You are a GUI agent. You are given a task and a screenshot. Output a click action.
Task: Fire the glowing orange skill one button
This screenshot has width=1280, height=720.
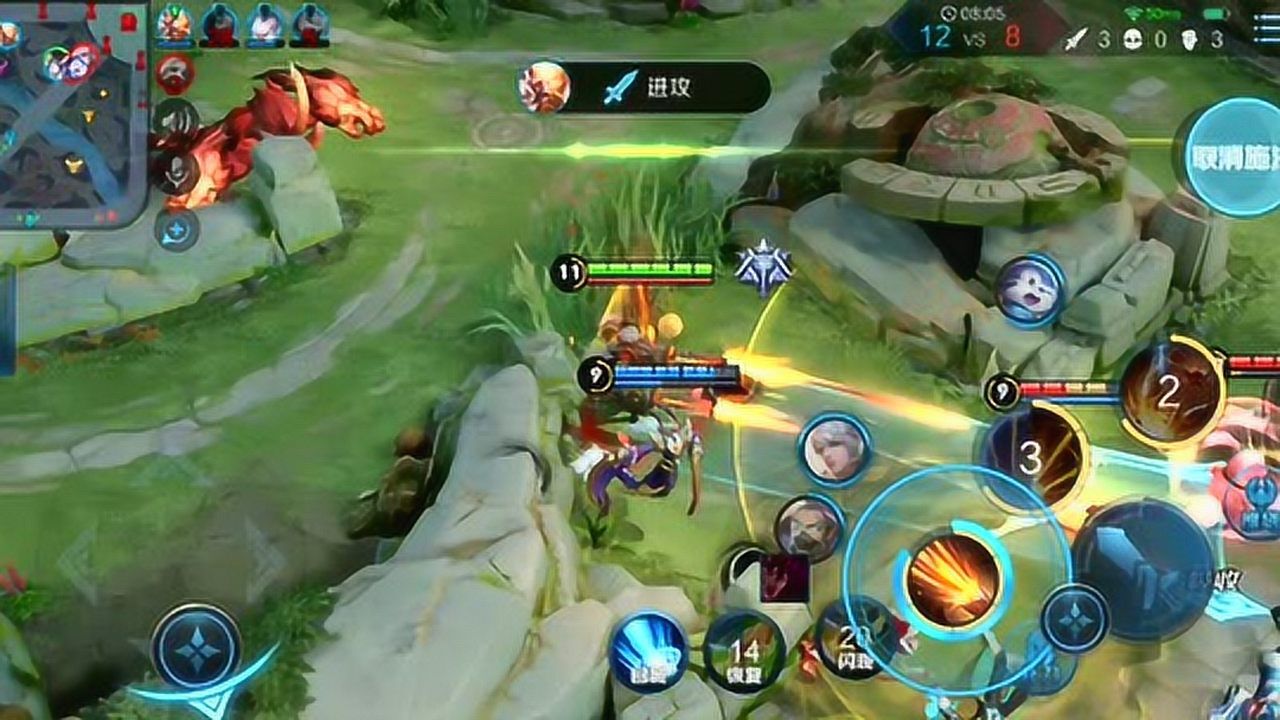952,580
